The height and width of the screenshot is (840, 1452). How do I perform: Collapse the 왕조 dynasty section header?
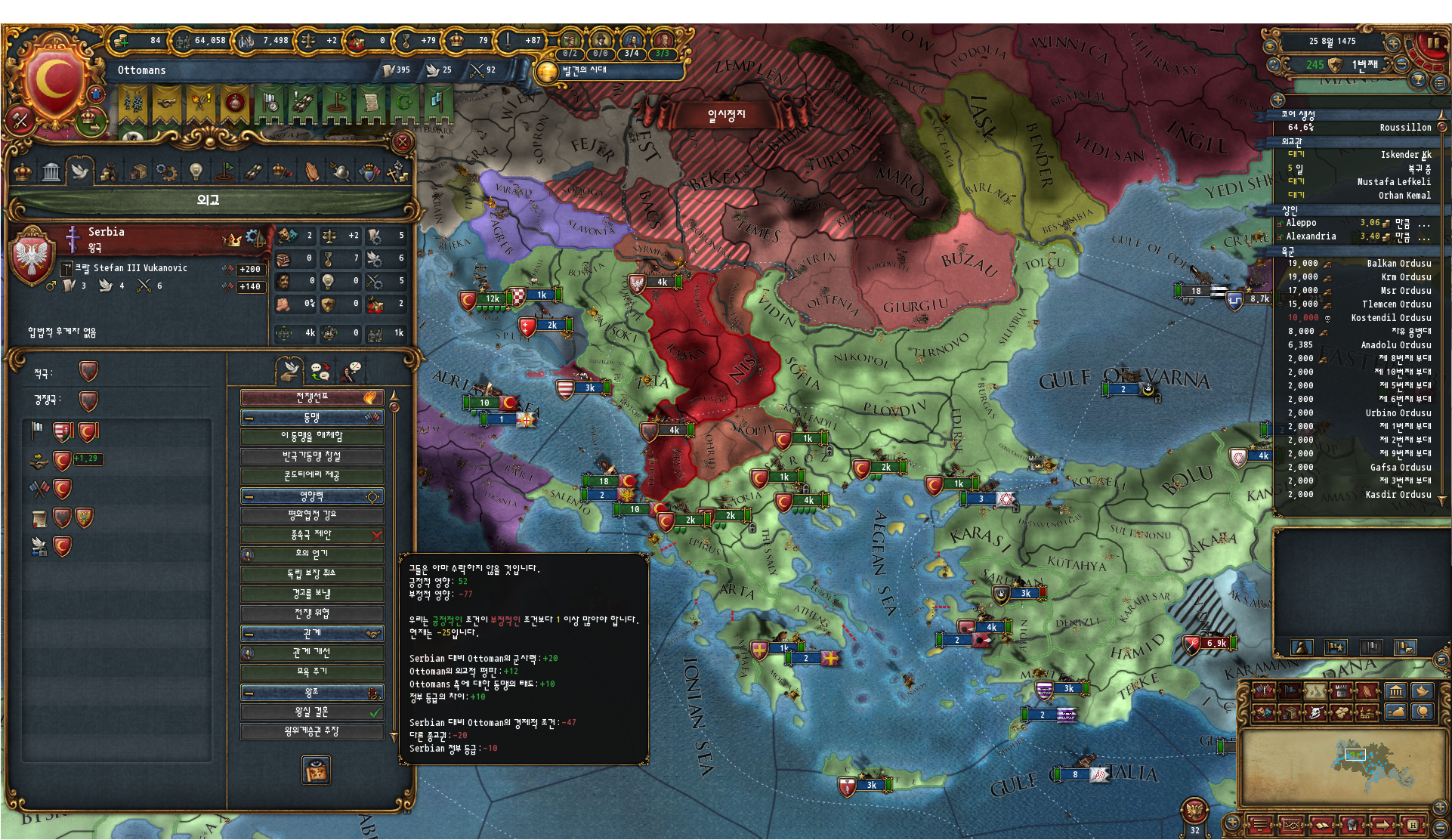249,693
